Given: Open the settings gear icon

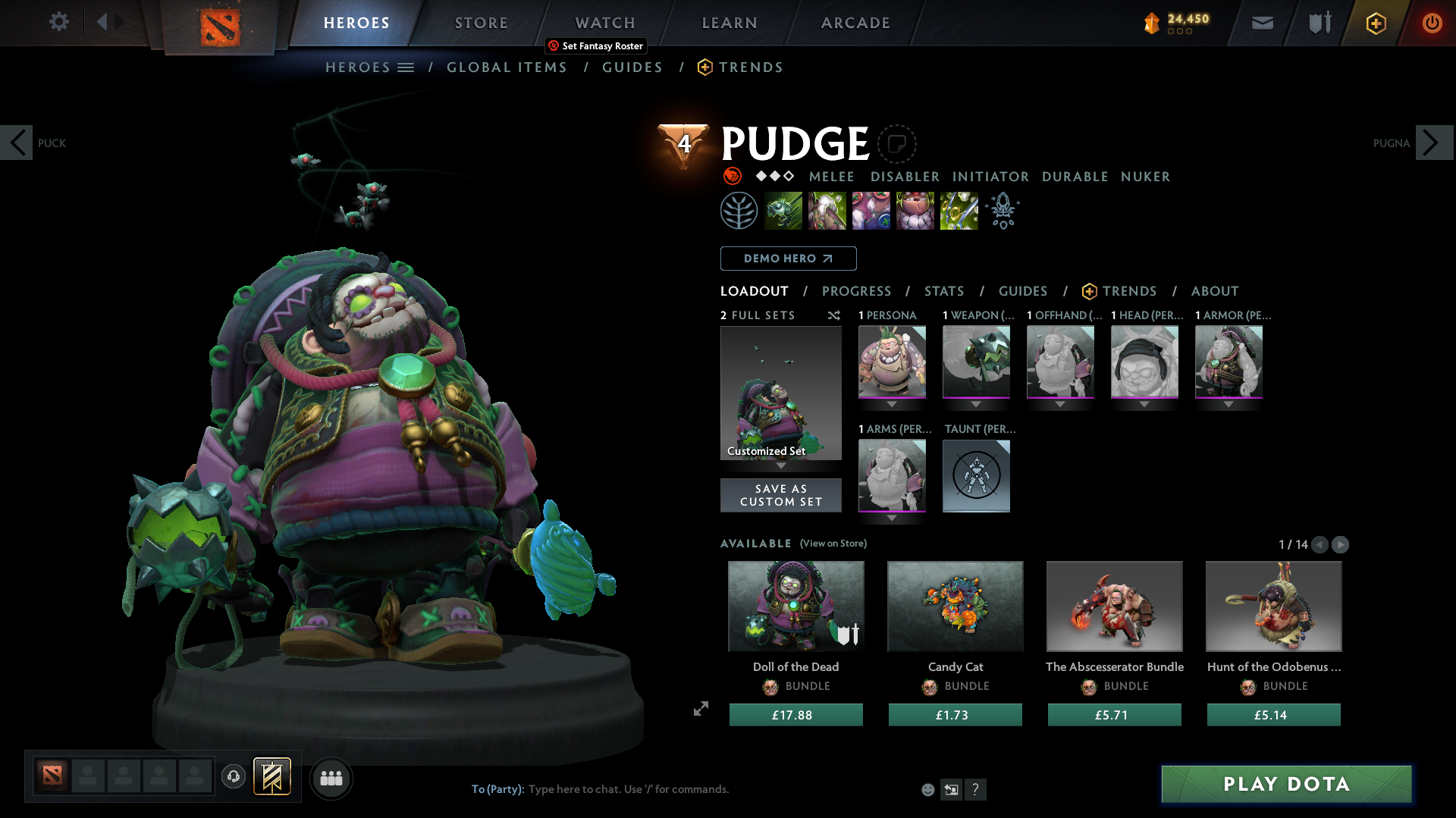Looking at the screenshot, I should [x=58, y=22].
